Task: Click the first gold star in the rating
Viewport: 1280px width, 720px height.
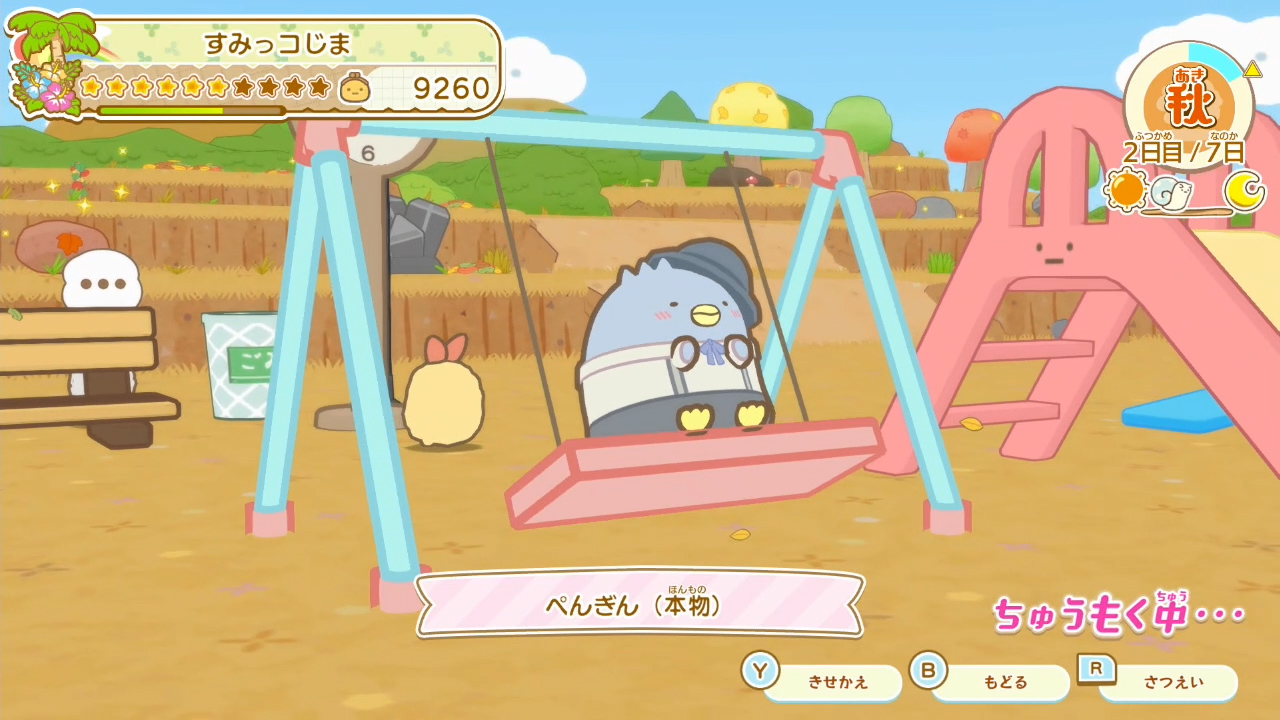Action: coord(90,85)
